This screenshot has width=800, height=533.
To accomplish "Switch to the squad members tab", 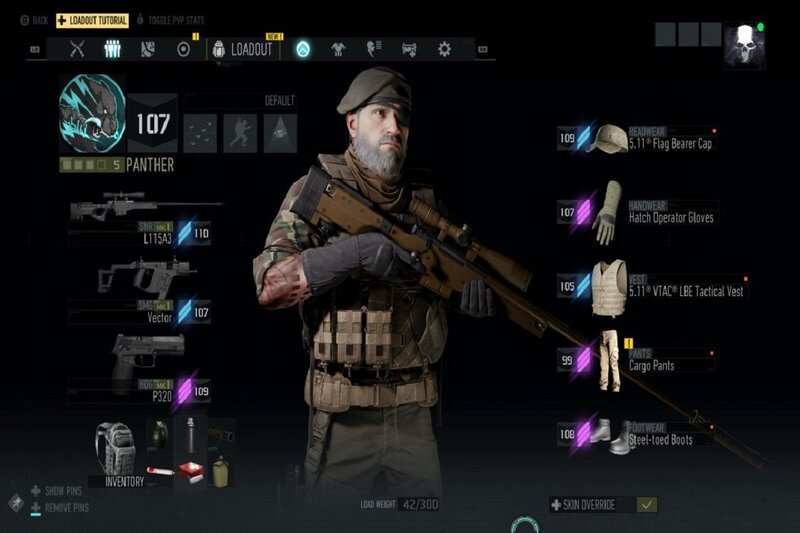I will coord(113,49).
